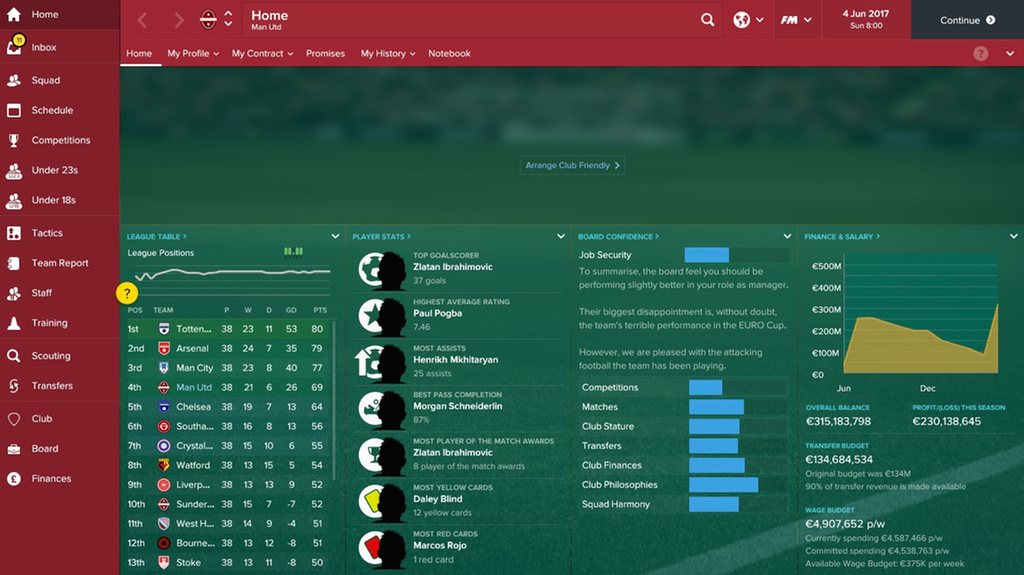Click Tottenham's row in the league table
The width and height of the screenshot is (1024, 575).
(228, 329)
